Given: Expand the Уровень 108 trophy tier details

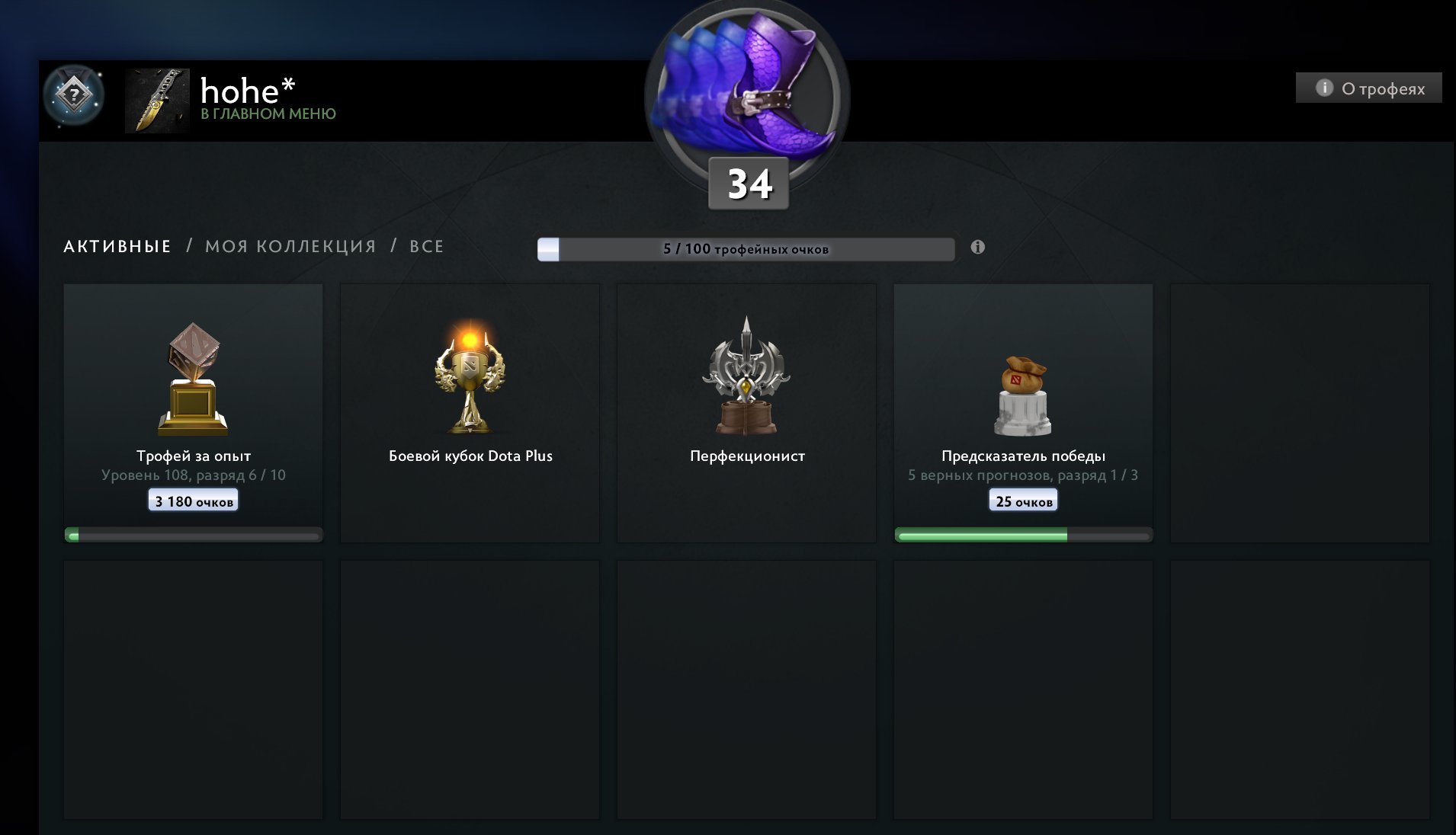Looking at the screenshot, I should pyautogui.click(x=192, y=475).
